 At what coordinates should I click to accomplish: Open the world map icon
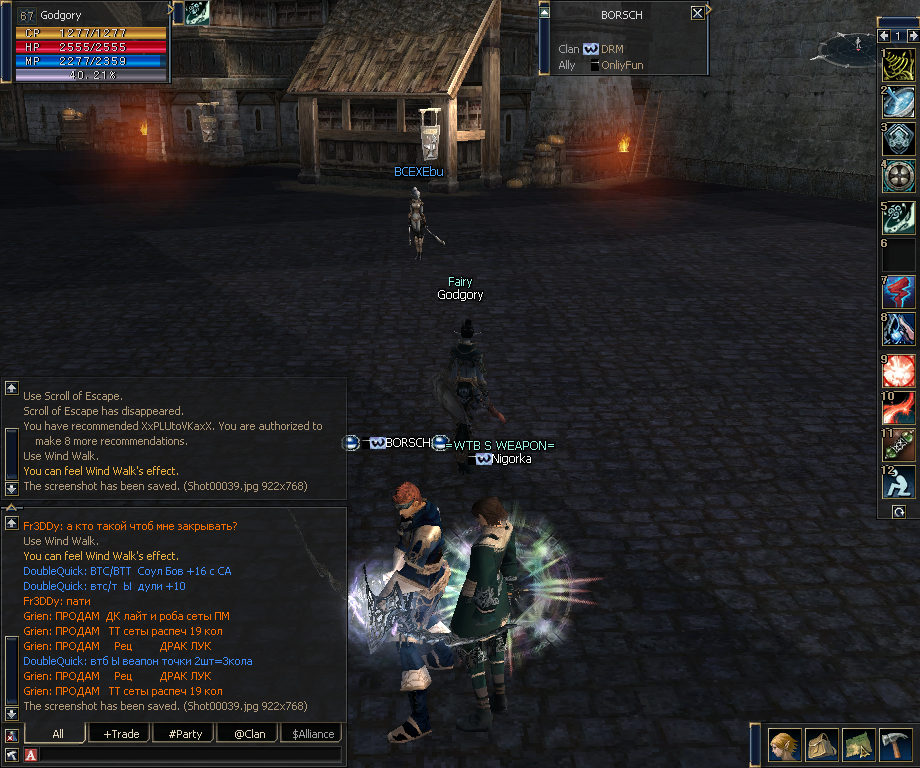(x=858, y=745)
